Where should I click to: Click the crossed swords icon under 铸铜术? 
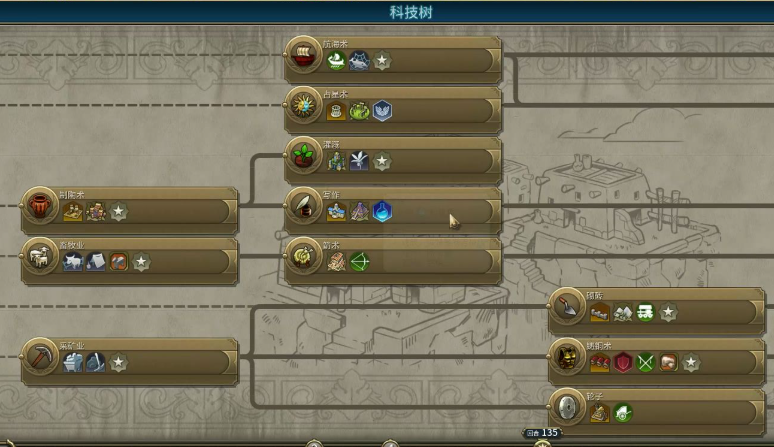(x=646, y=362)
